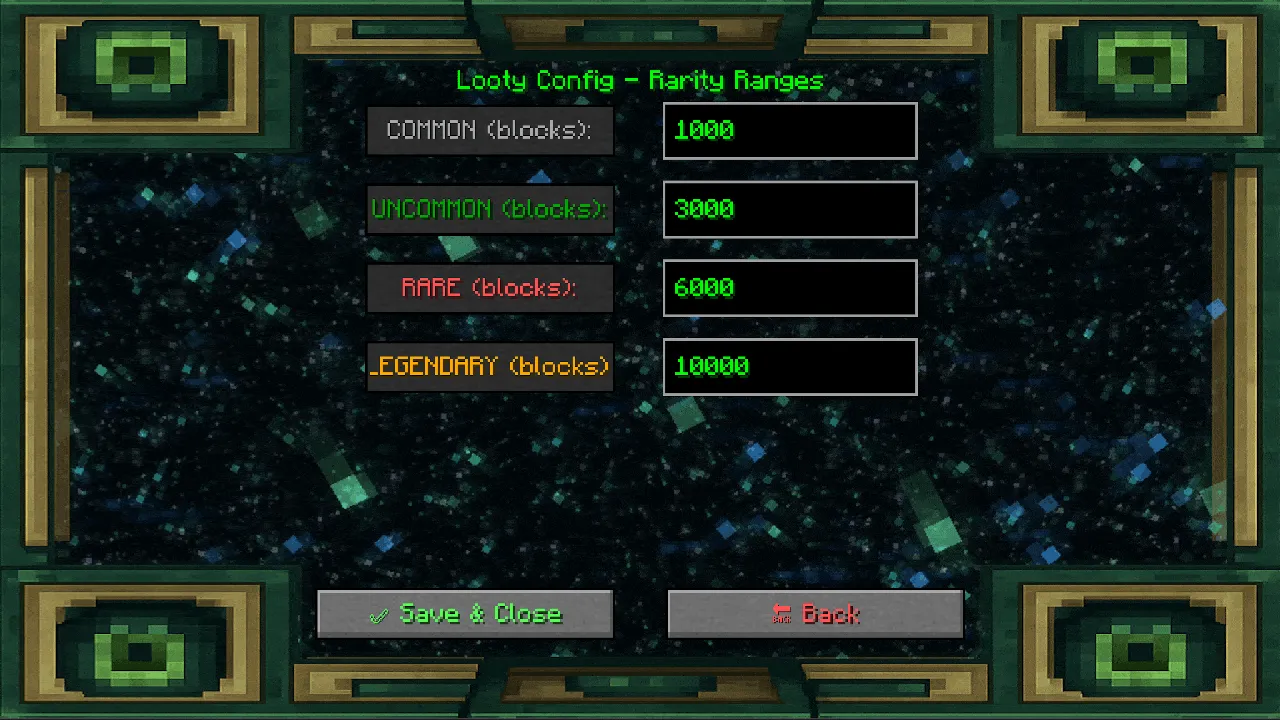1280x720 pixels.
Task: Click the UNCOMMON range field showing 3000
Action: pyautogui.click(x=789, y=209)
